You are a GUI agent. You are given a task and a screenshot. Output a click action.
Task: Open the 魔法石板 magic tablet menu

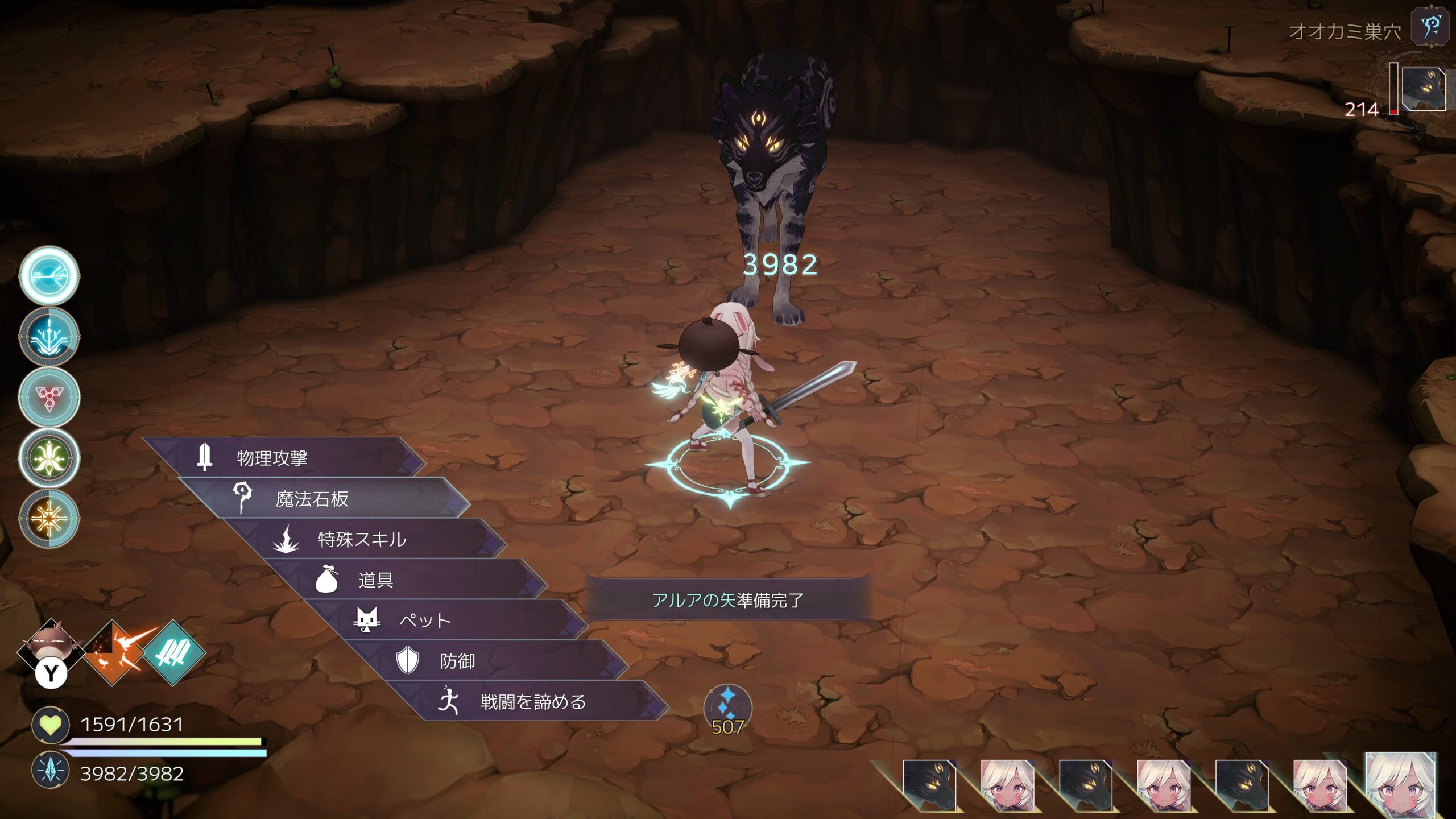pos(312,499)
